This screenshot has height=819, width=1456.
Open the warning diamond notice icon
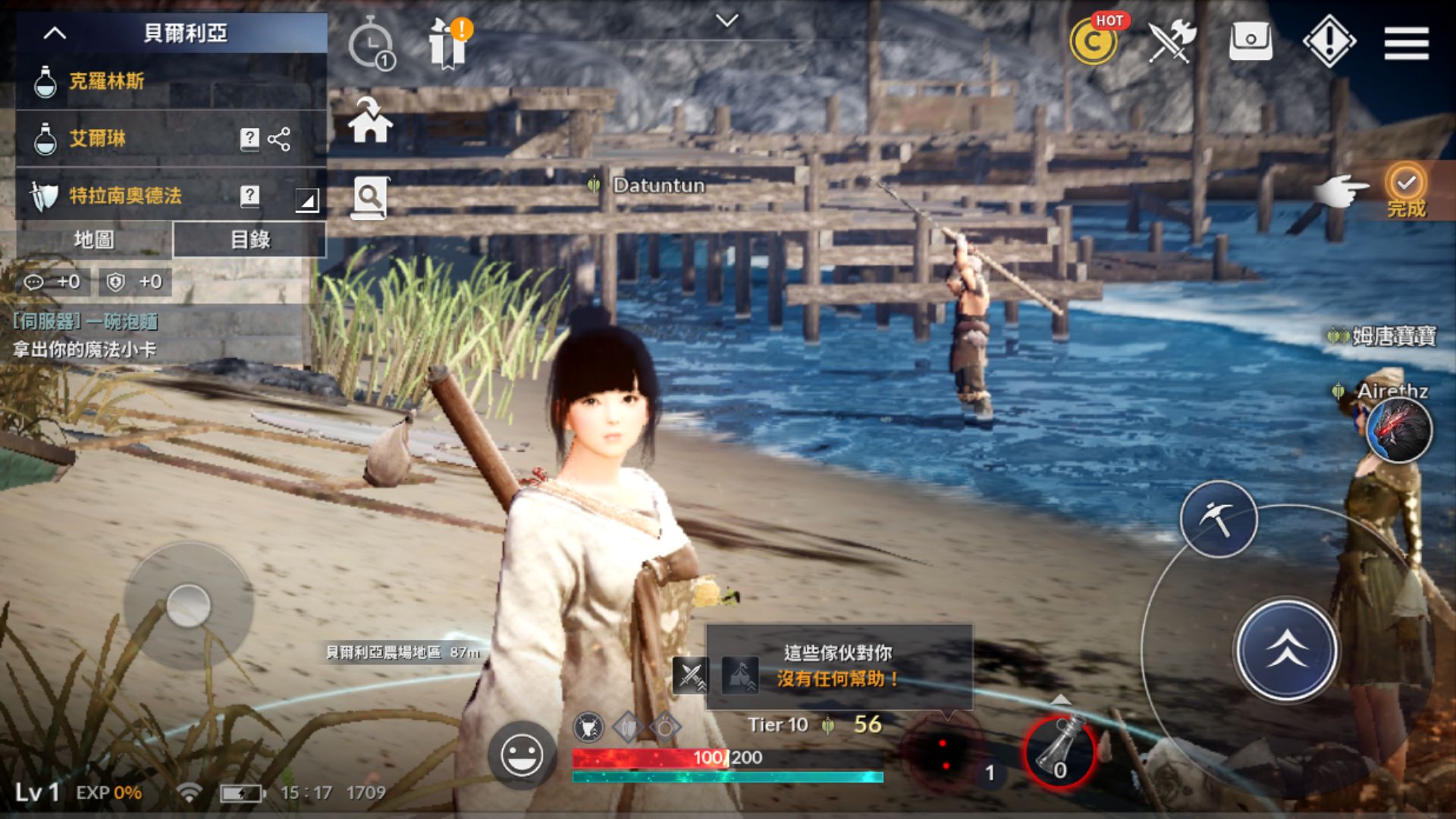(x=1328, y=42)
